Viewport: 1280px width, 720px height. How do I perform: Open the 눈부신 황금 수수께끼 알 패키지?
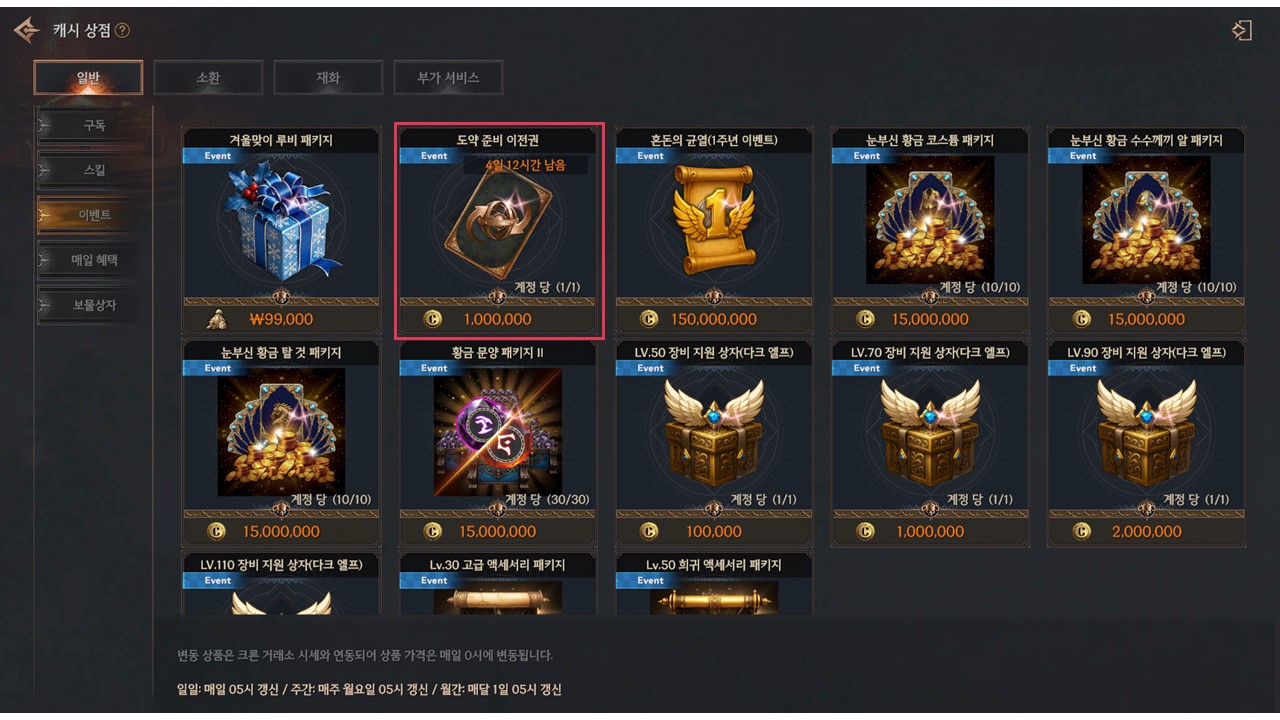click(x=1146, y=225)
